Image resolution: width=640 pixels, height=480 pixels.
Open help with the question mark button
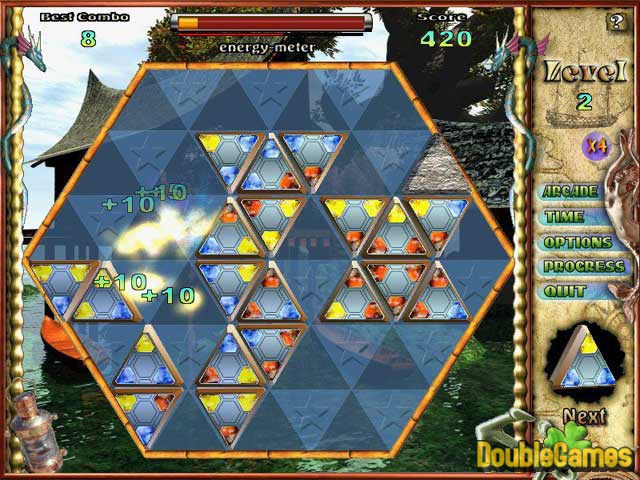click(615, 21)
